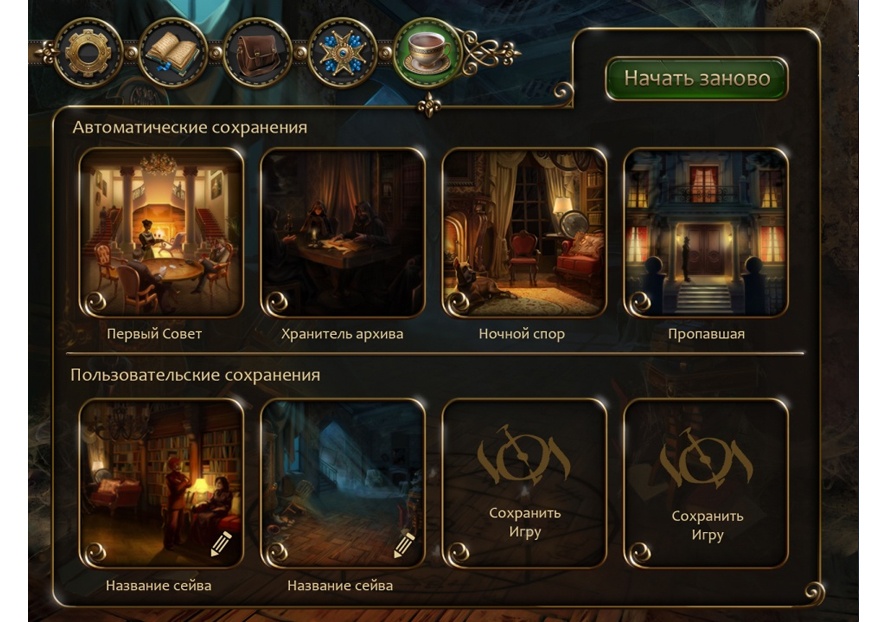This screenshot has height=622, width=886.
Task: Load the Хранитель архива autosave
Action: tap(342, 232)
